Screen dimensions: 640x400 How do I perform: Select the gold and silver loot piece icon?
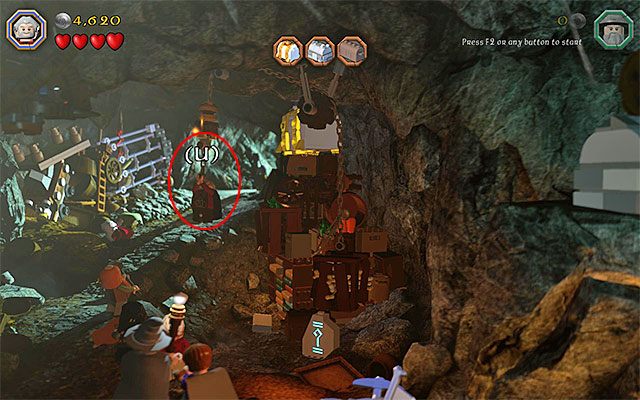pyautogui.click(x=289, y=50)
